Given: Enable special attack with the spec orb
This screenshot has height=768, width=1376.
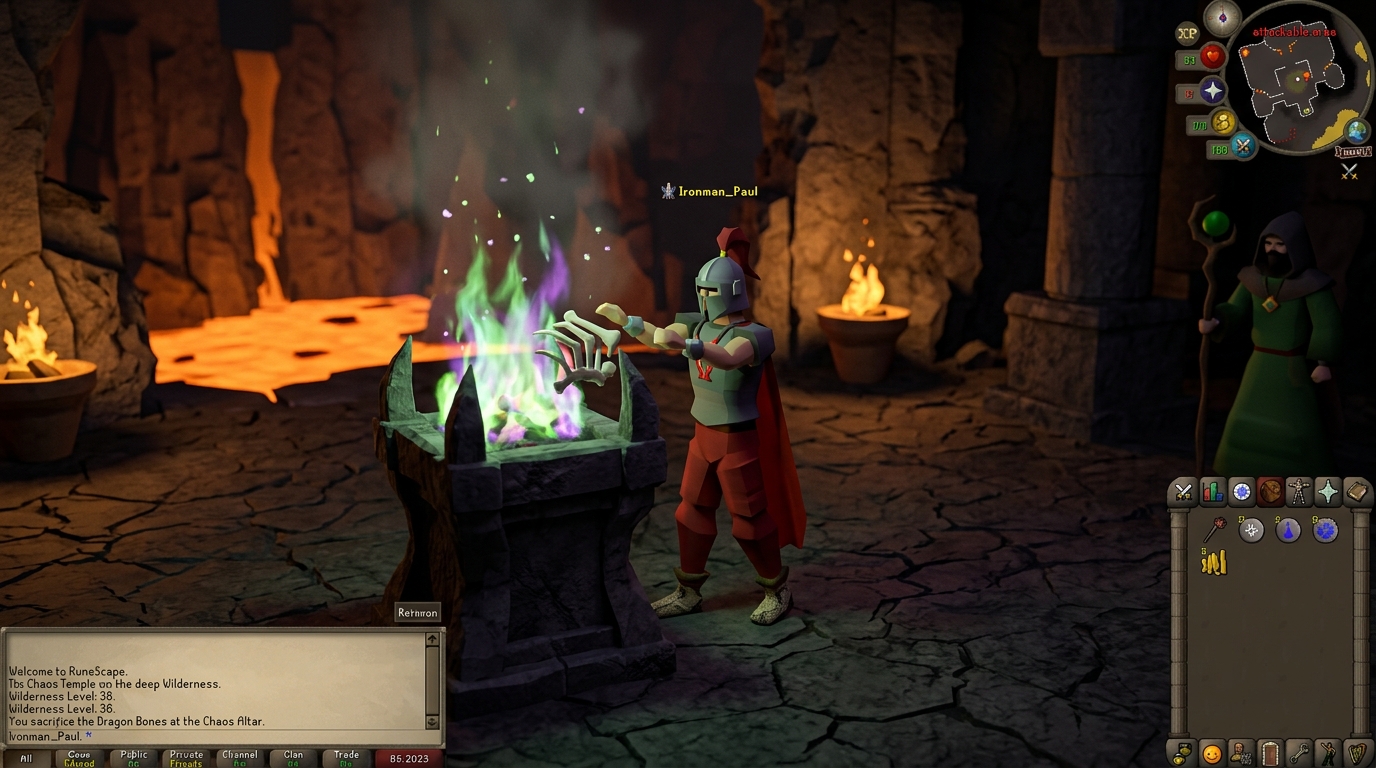Looking at the screenshot, I should pos(1243,146).
